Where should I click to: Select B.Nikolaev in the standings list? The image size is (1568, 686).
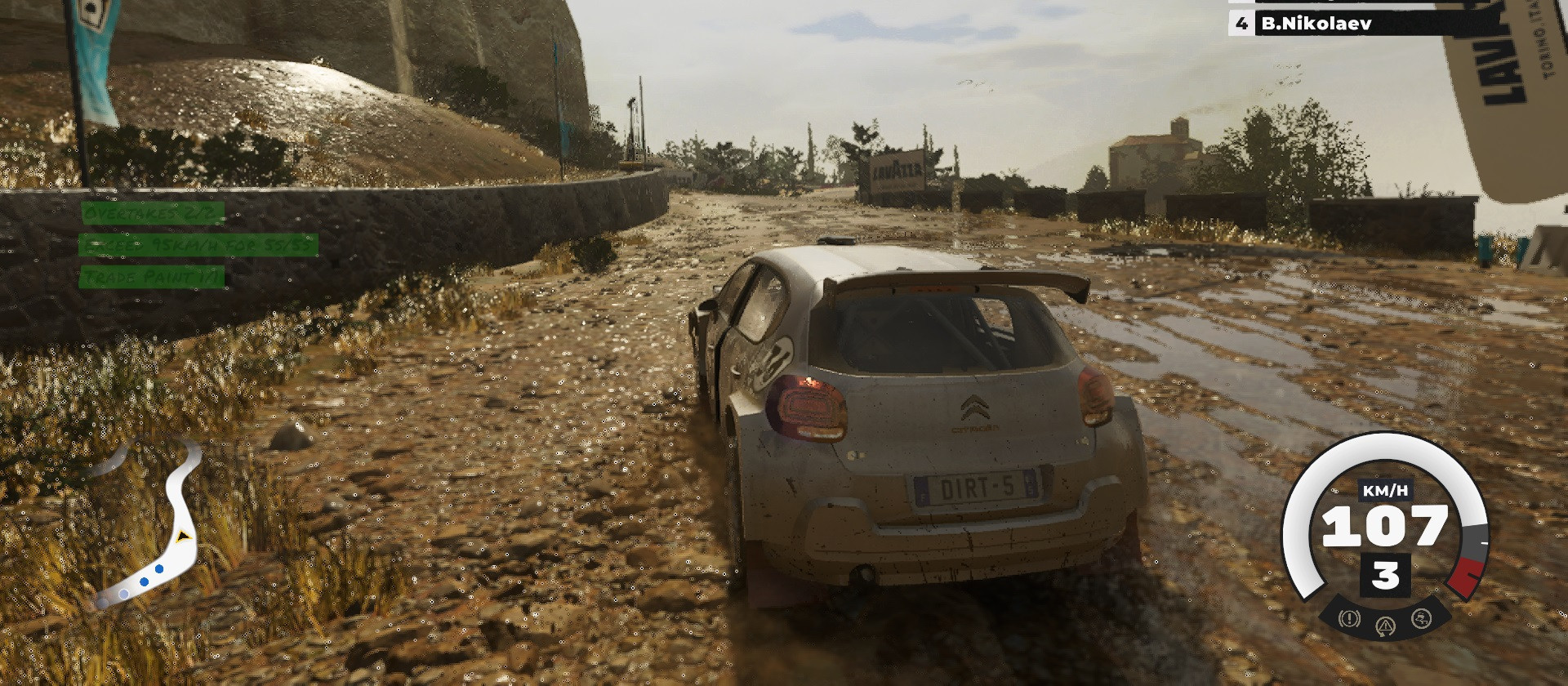click(1315, 24)
